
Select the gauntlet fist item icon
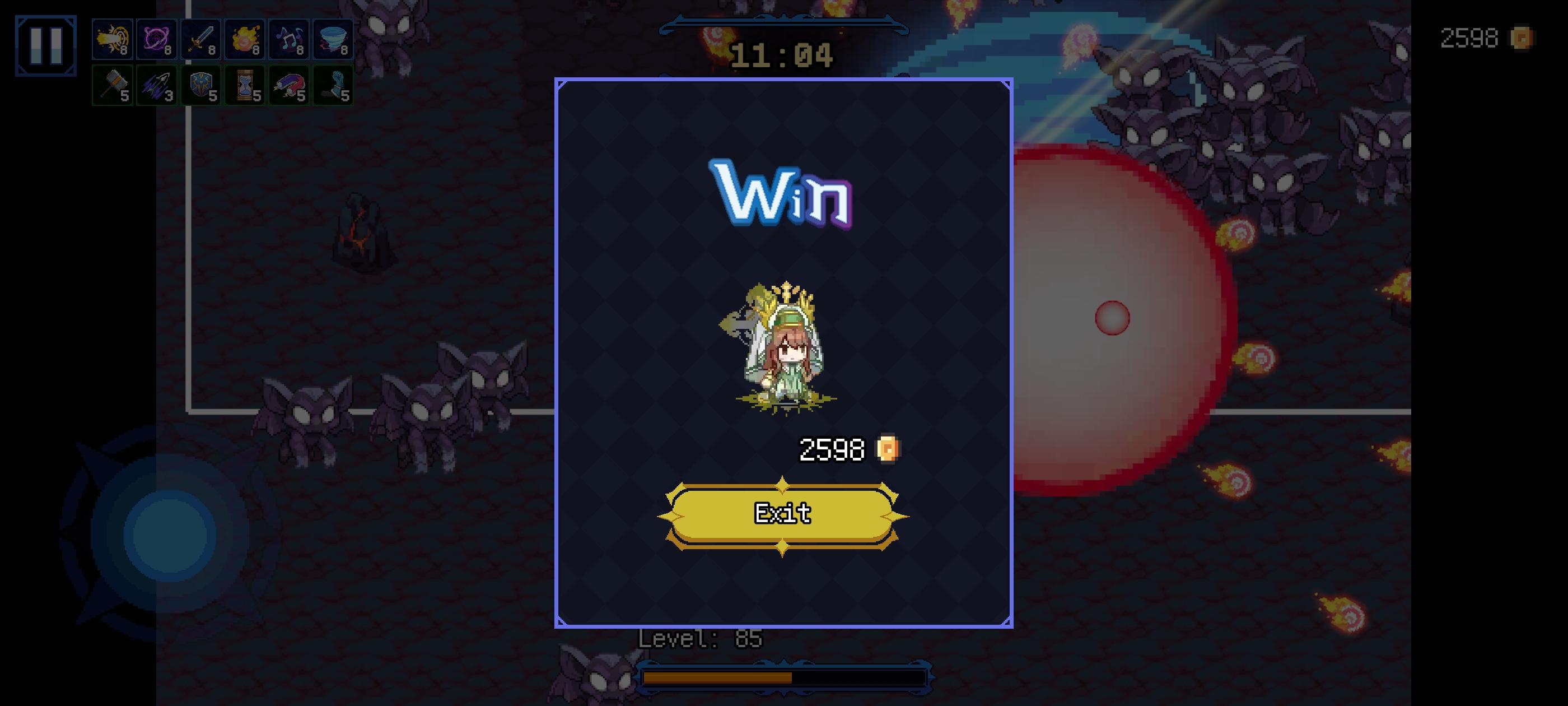(x=334, y=85)
